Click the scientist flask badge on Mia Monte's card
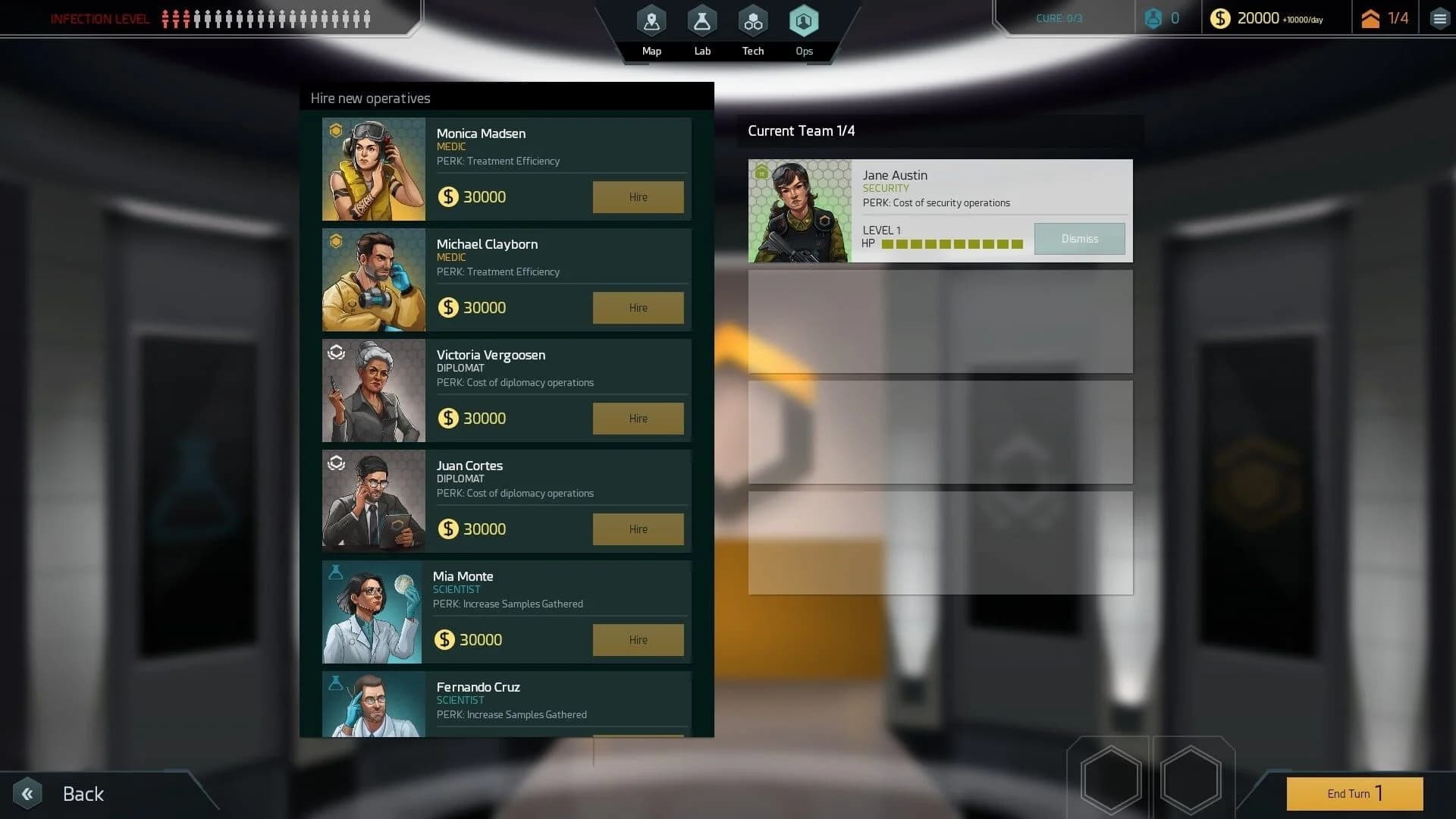Image resolution: width=1456 pixels, height=819 pixels. click(x=335, y=573)
